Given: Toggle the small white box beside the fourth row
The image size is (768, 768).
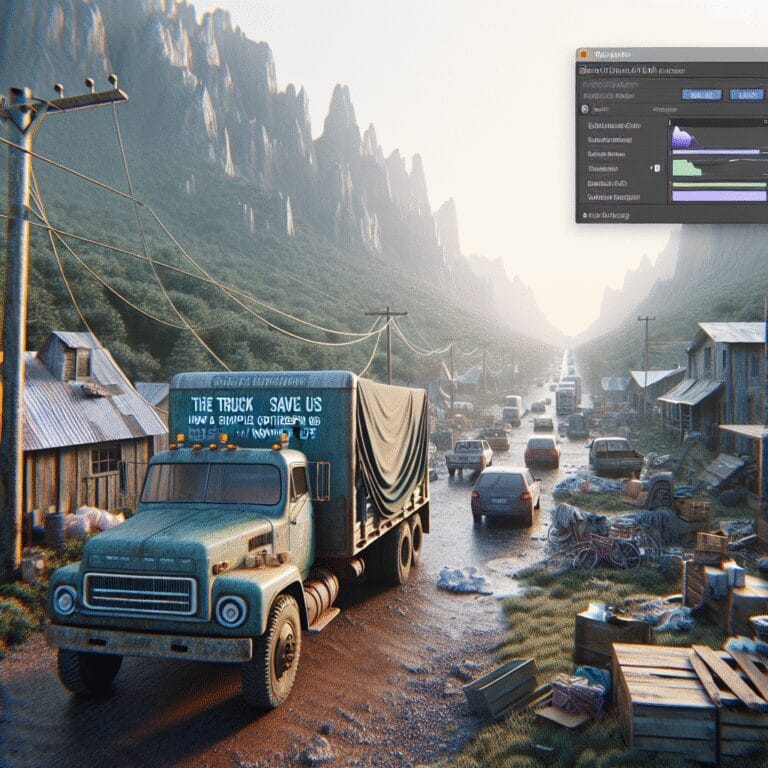Looking at the screenshot, I should coord(657,168).
